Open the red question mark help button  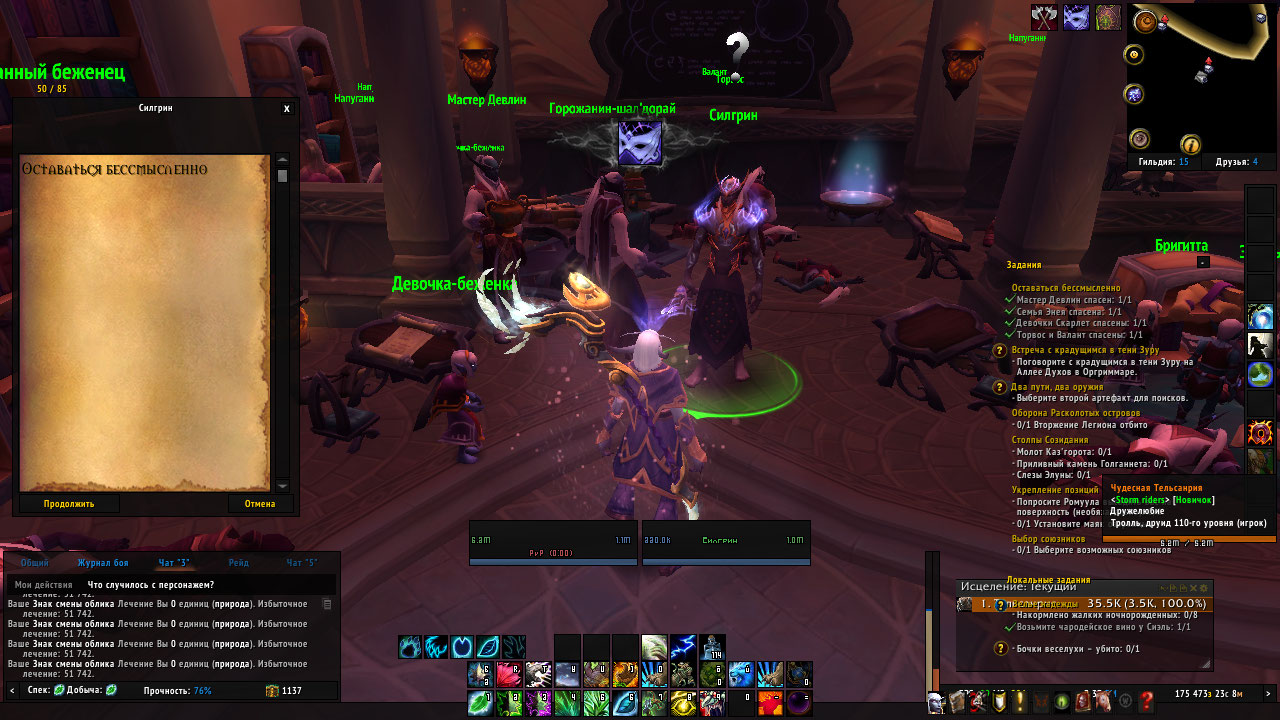(1147, 702)
